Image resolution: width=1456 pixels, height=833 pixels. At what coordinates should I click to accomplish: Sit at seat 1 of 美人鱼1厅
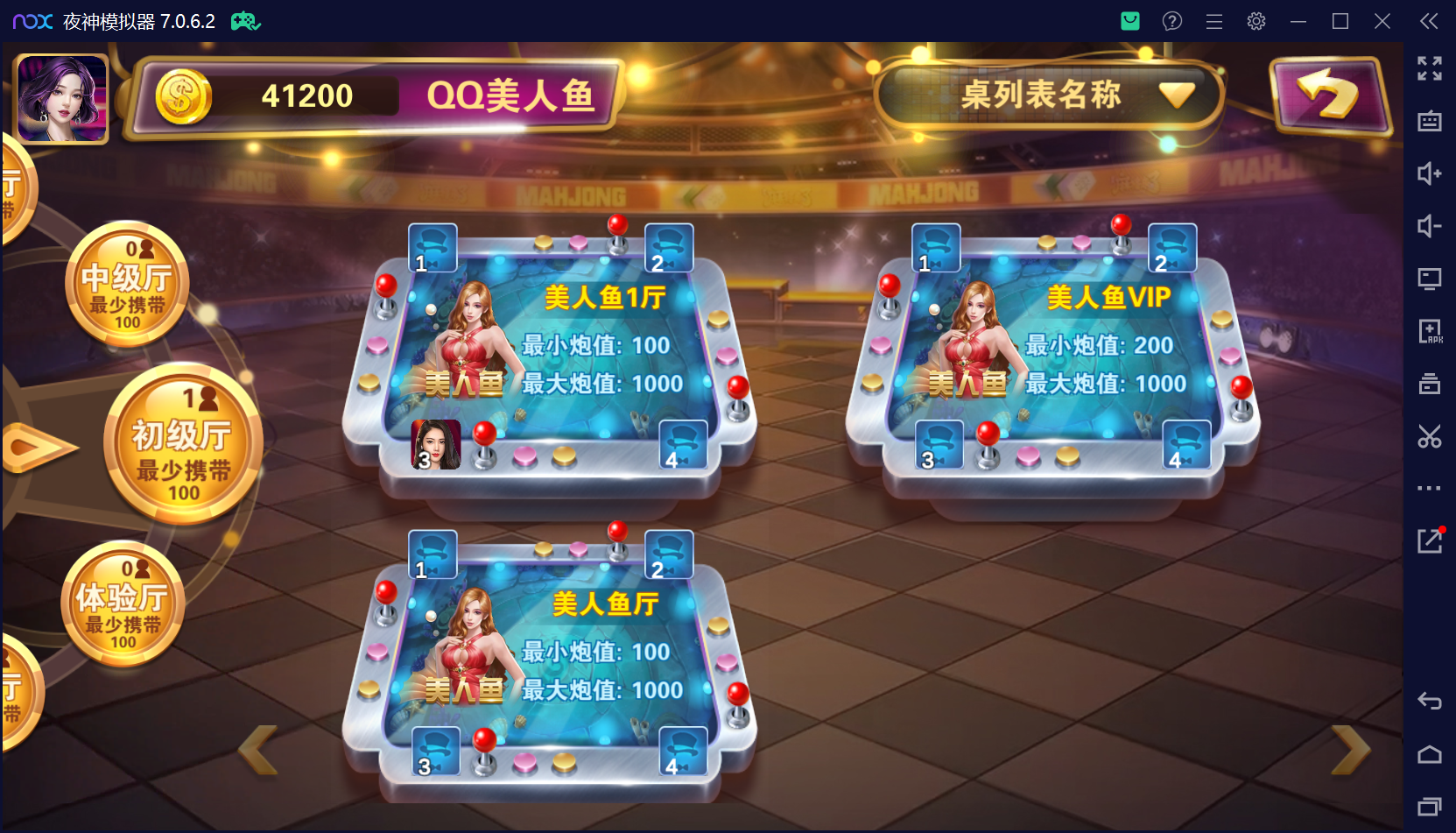tap(433, 248)
